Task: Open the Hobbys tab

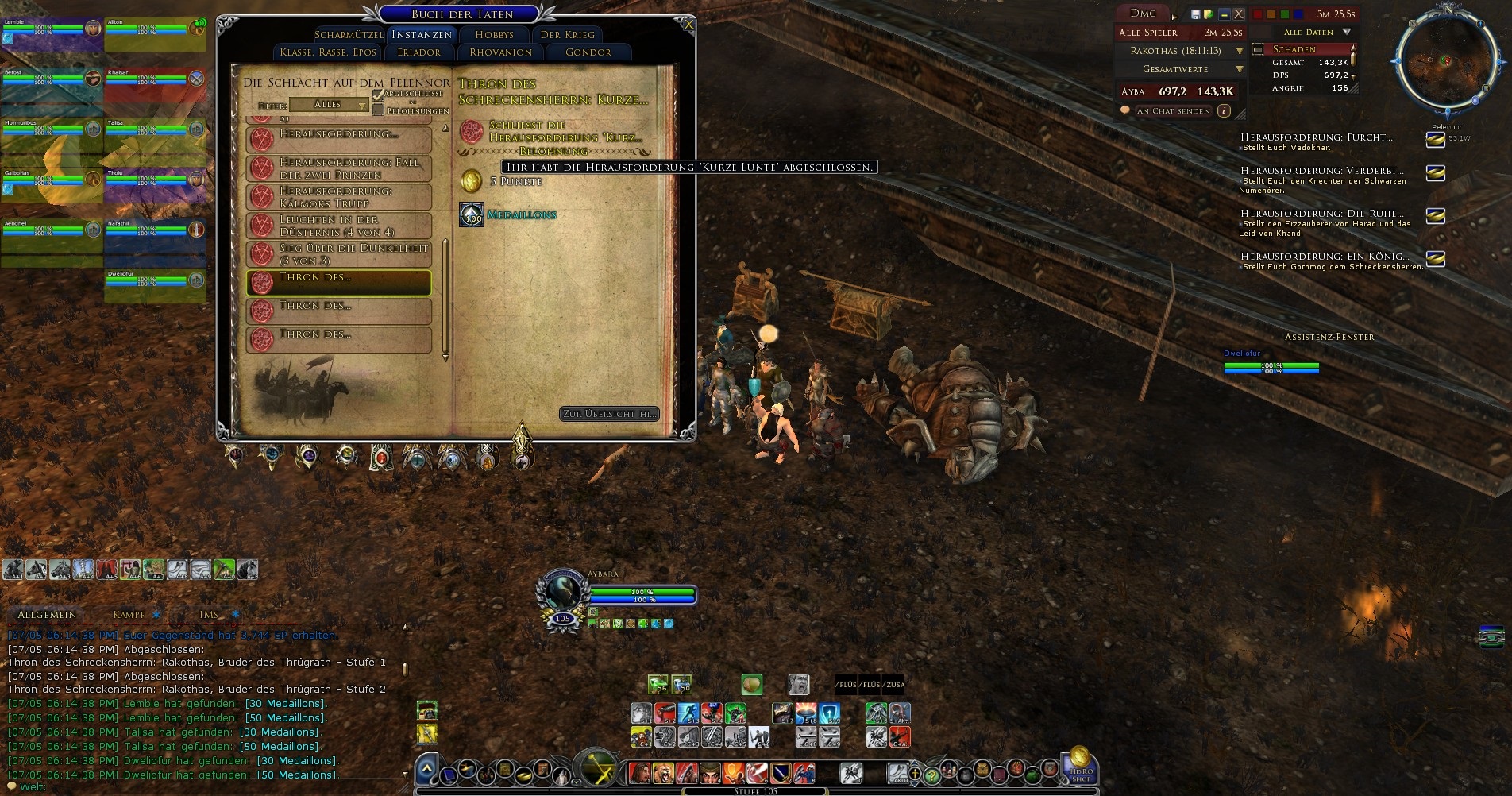Action: (494, 35)
